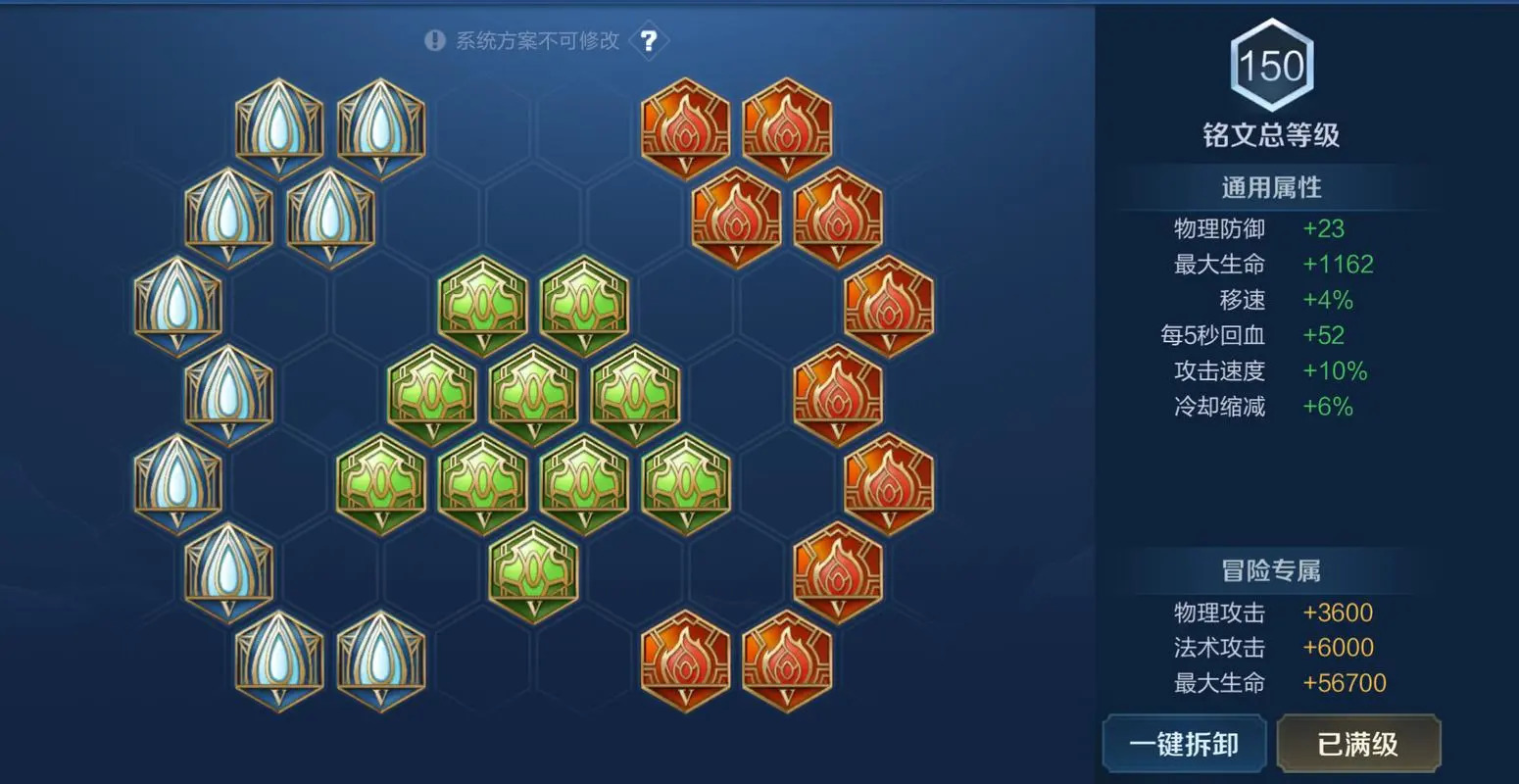Click the 最大生命 +56700 stat value
Screen dimensions: 1519x784
click(1343, 682)
